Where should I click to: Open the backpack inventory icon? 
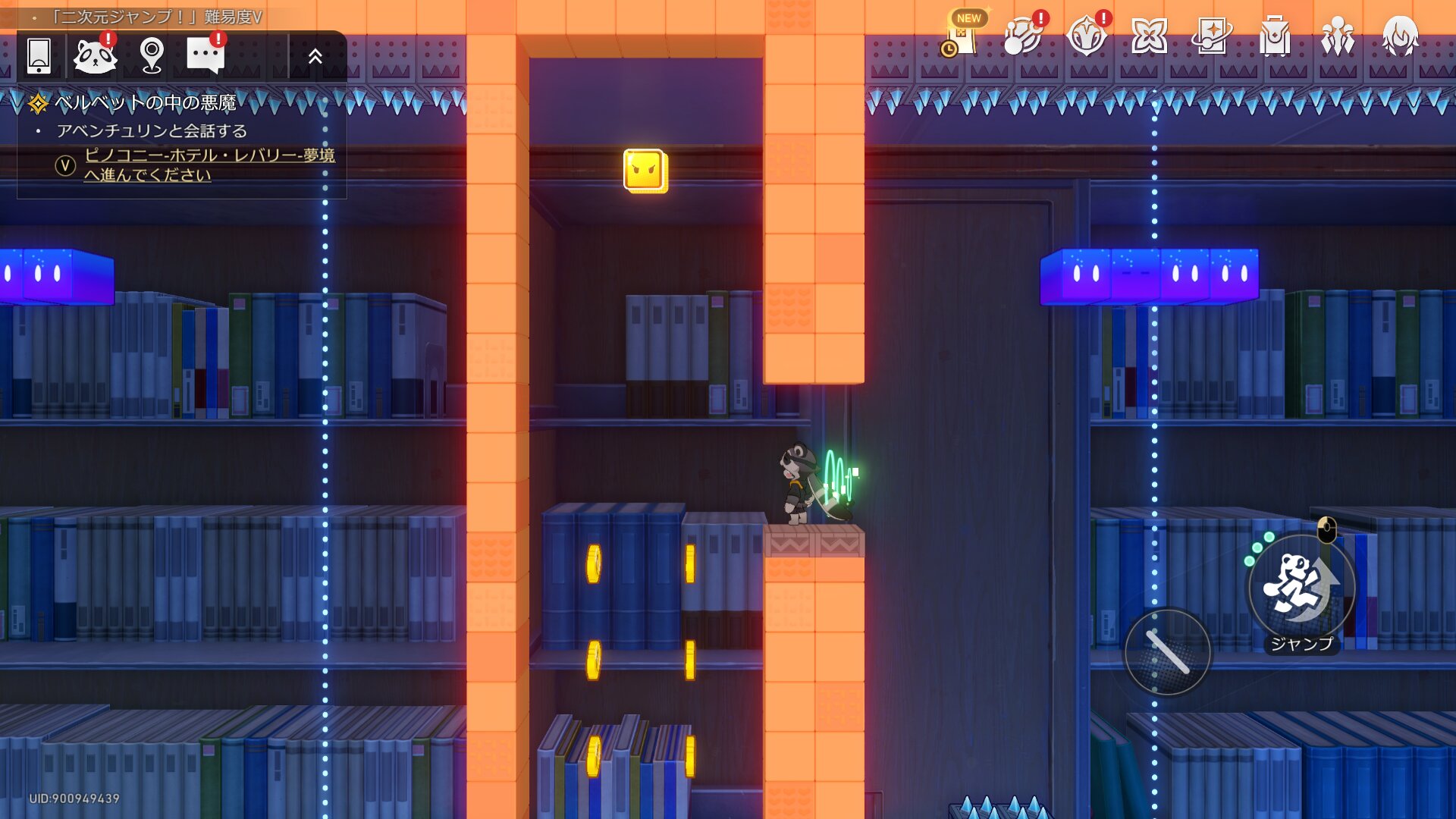tap(1275, 36)
